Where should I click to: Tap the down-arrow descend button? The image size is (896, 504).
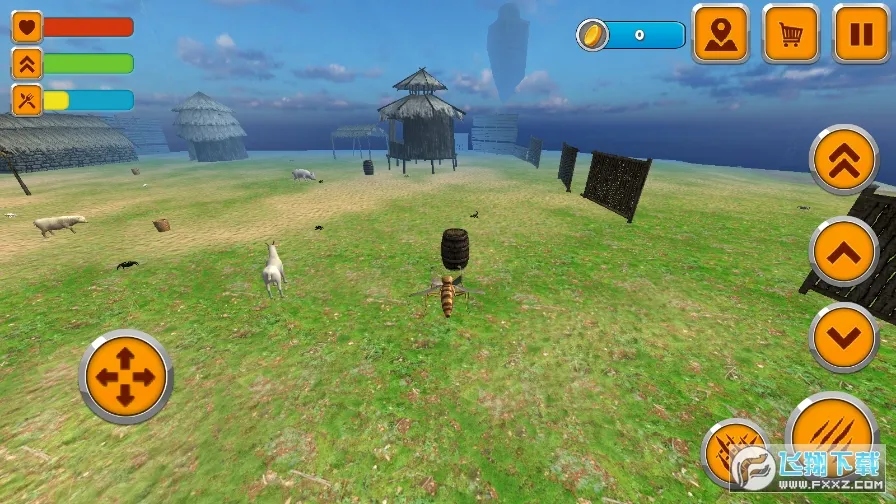pyautogui.click(x=844, y=338)
